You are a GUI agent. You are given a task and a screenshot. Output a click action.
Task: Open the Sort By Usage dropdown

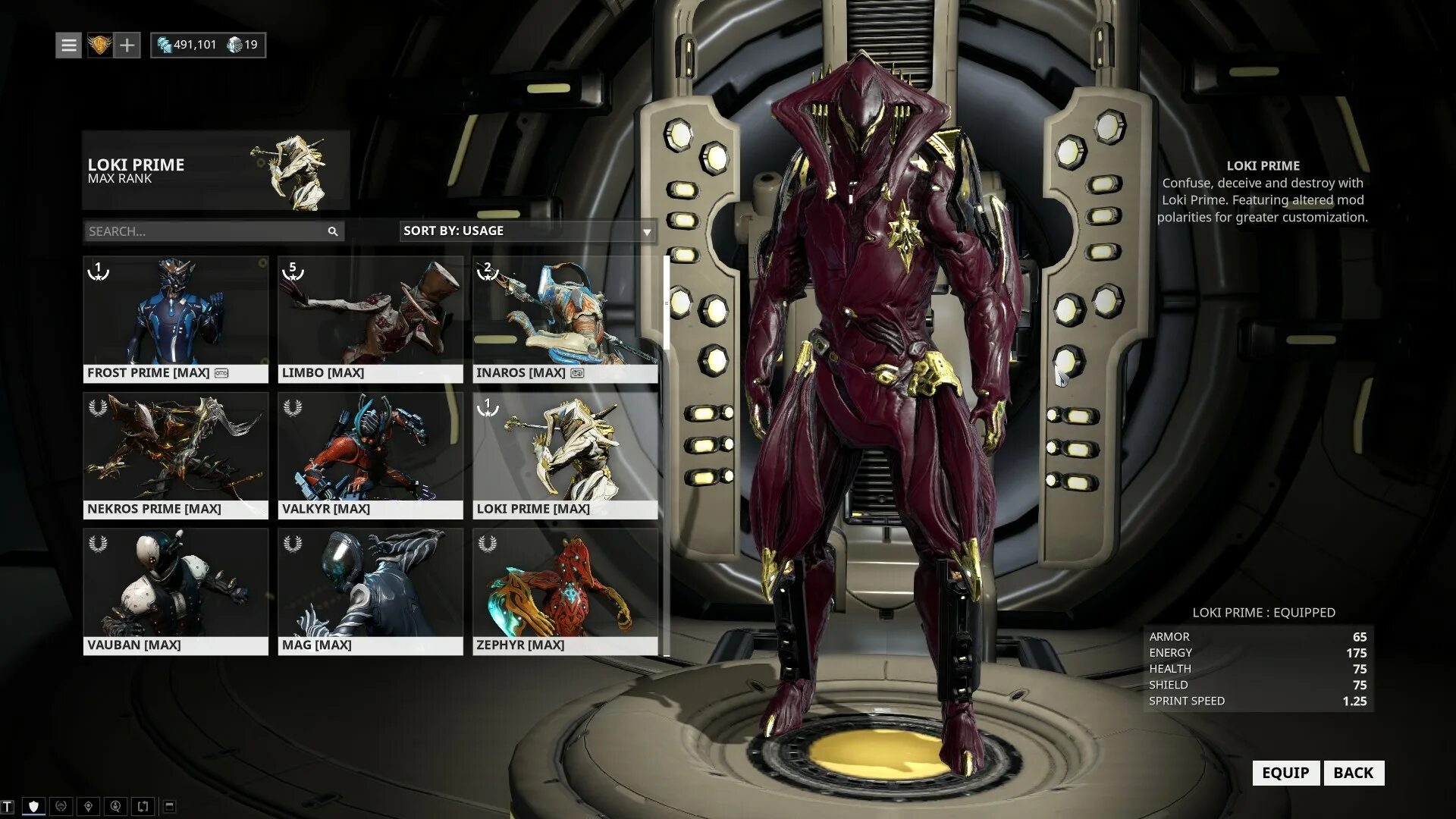point(527,231)
